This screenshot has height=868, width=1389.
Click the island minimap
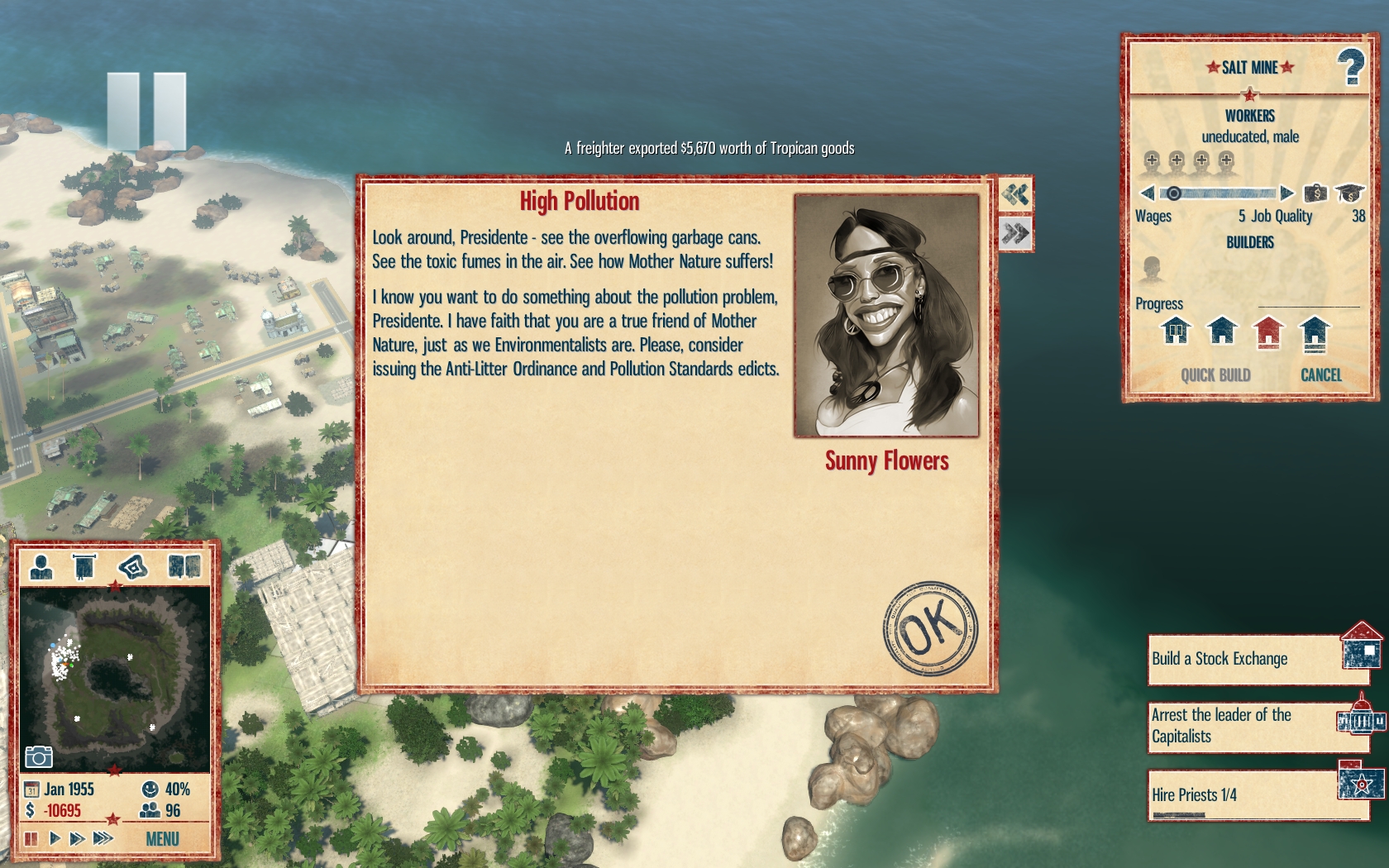coord(114,678)
